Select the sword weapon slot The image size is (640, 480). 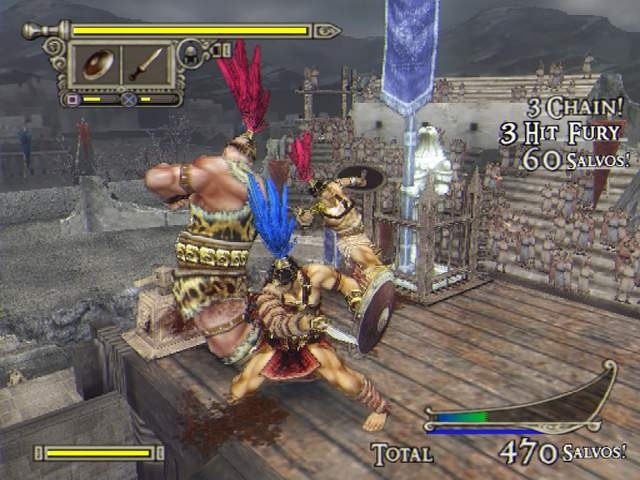click(146, 65)
